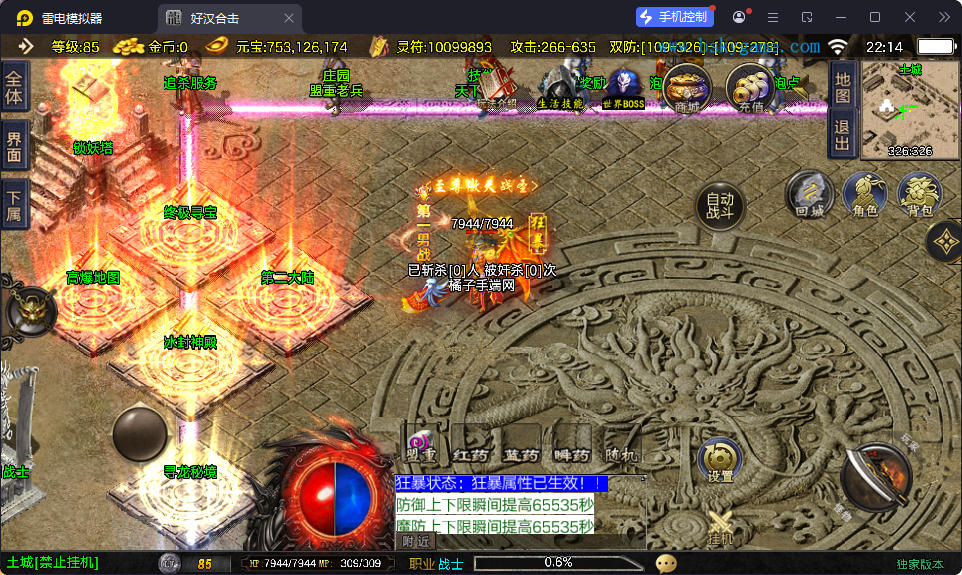Open the 商城 shop icon
962x575 pixels.
687,88
